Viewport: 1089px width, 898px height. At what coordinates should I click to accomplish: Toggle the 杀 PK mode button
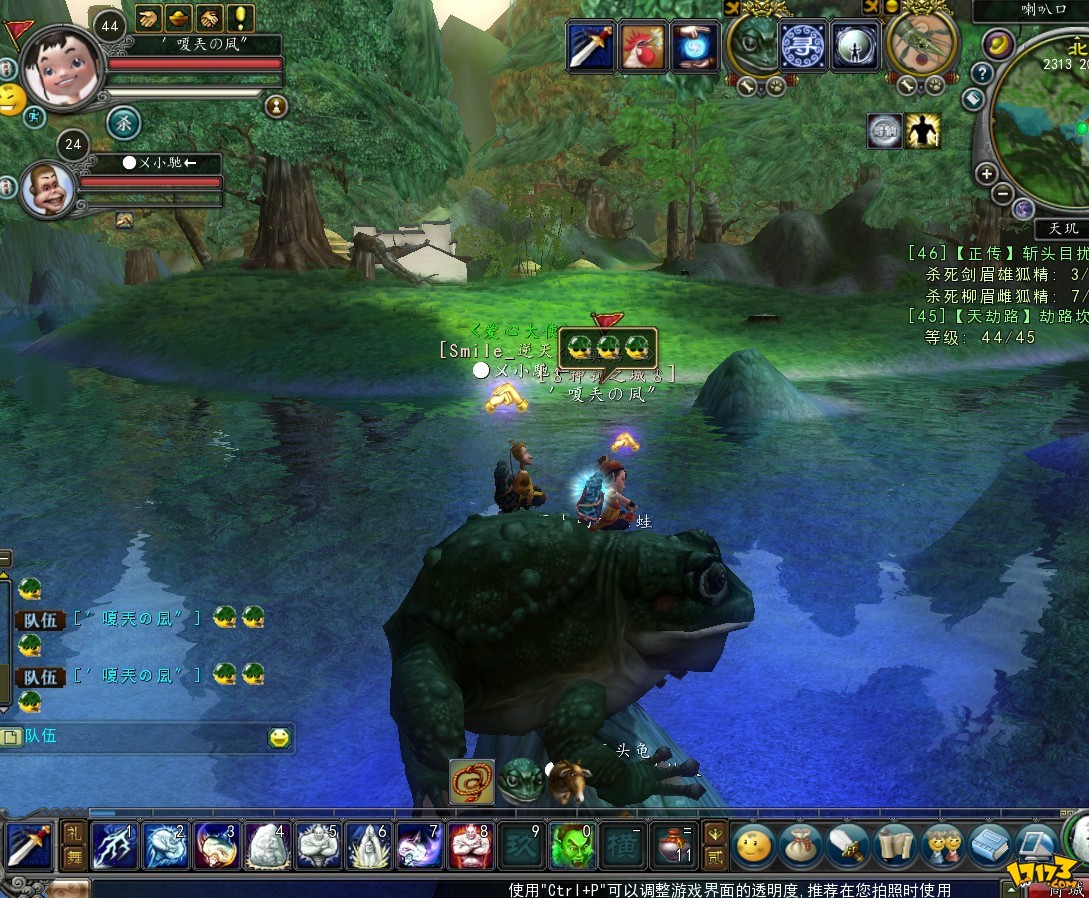124,123
